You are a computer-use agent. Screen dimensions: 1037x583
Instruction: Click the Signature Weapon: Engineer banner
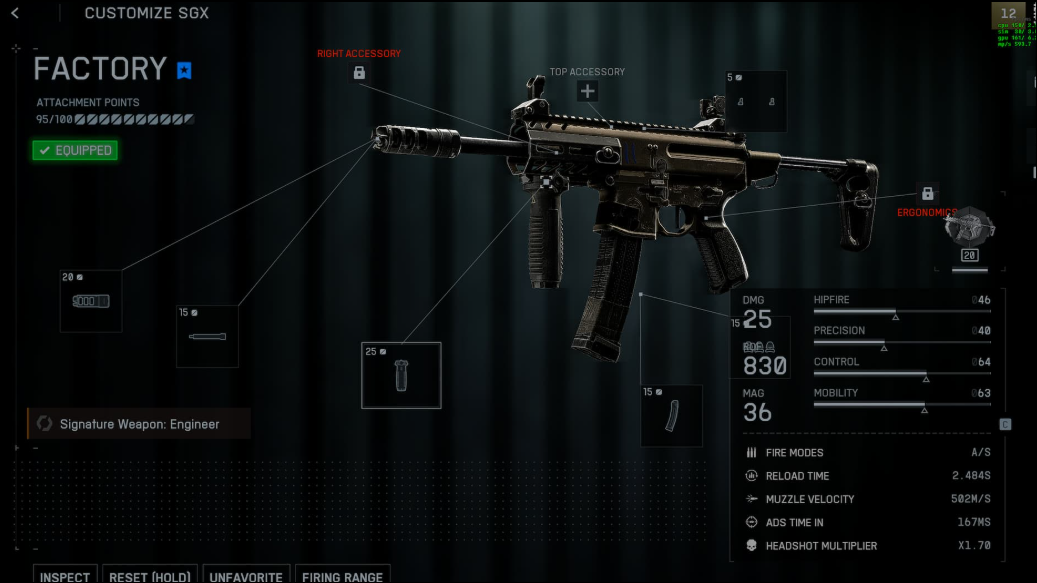click(x=139, y=424)
